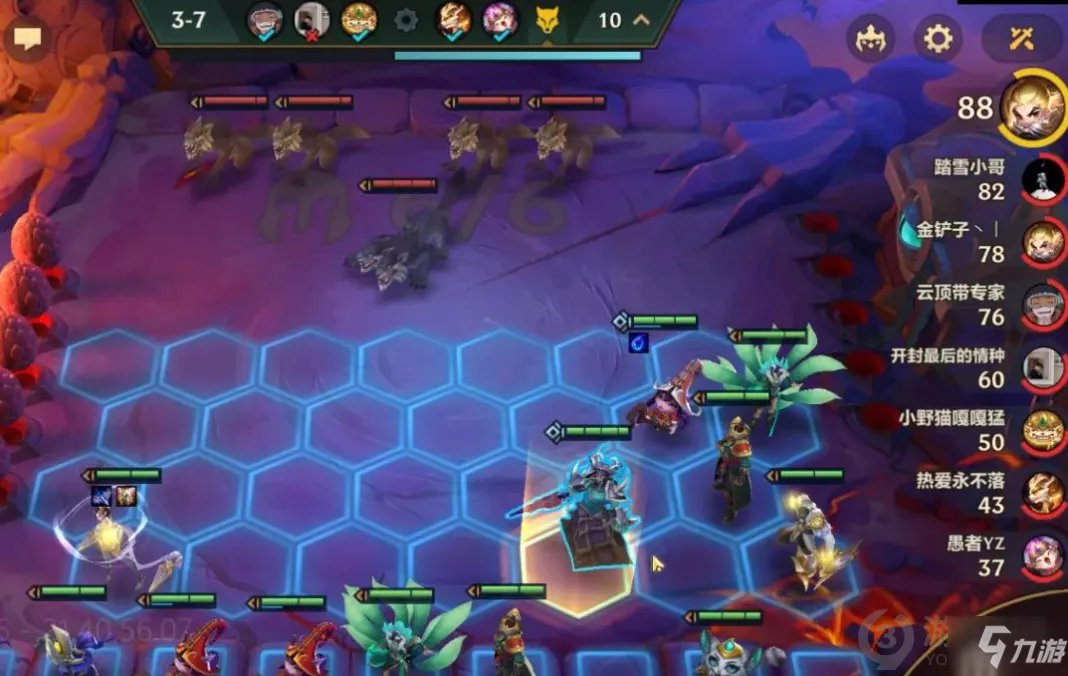Select the current wolf round icon
This screenshot has height=676, width=1068.
[547, 20]
